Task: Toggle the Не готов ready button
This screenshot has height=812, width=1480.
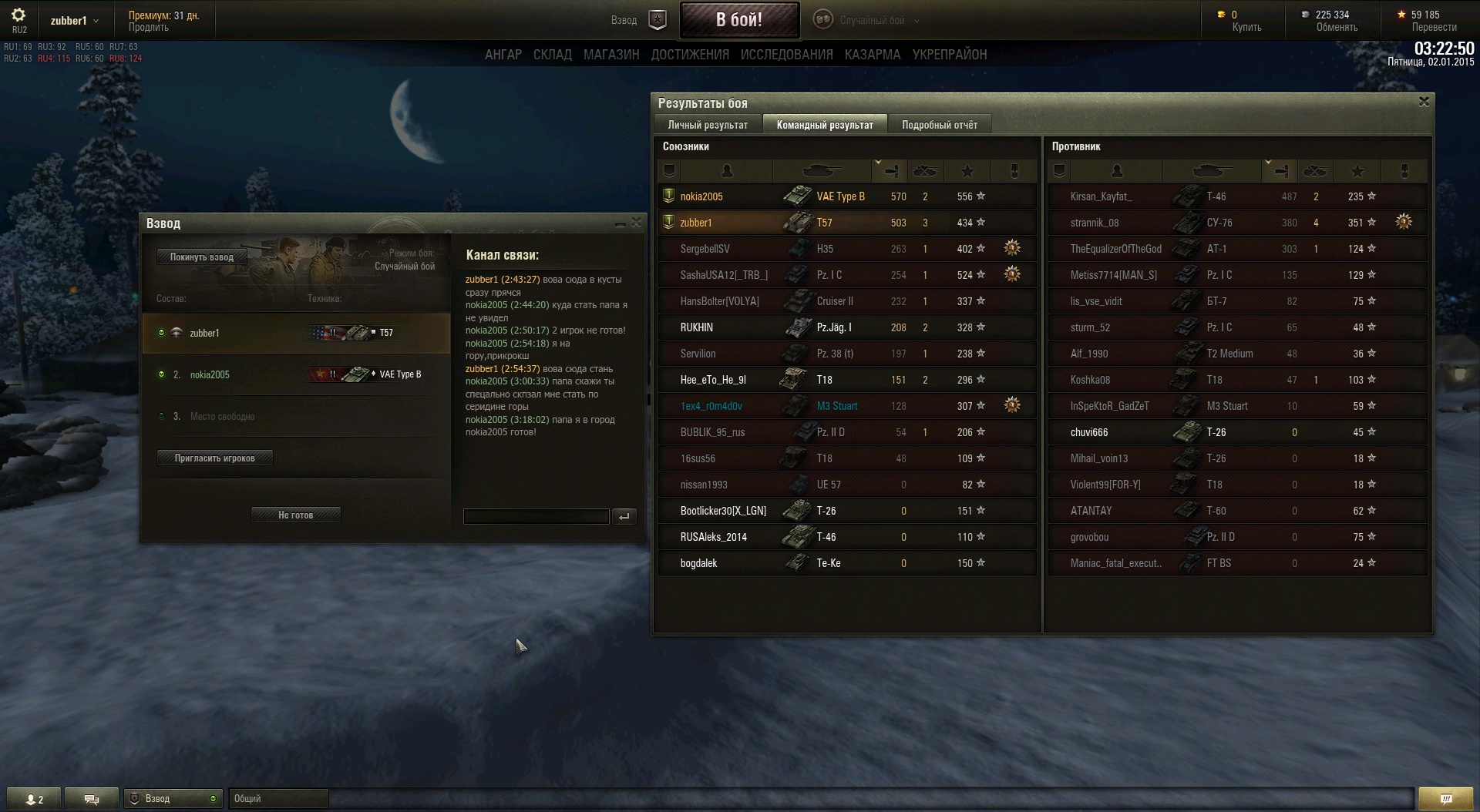Action: tap(295, 515)
